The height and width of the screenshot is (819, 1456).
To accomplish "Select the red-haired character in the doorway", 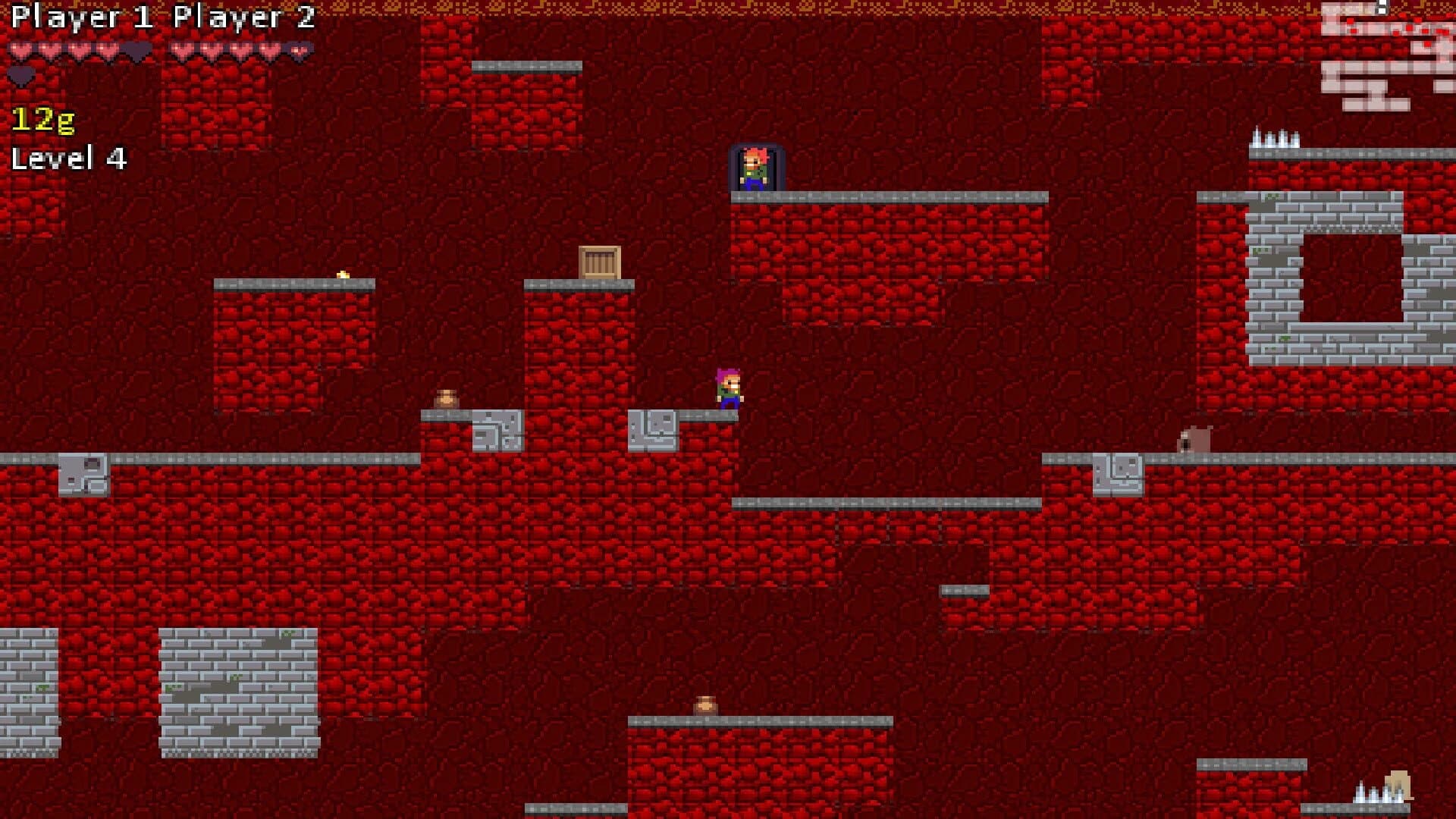I will [x=756, y=168].
